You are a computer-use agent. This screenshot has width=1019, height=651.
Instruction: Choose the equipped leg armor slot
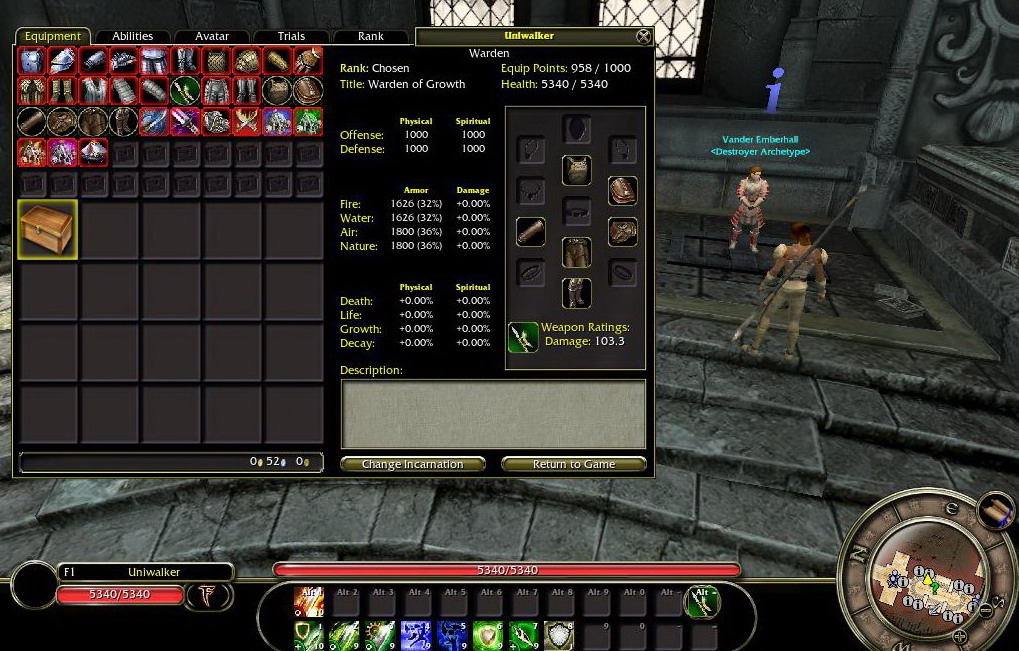point(576,252)
